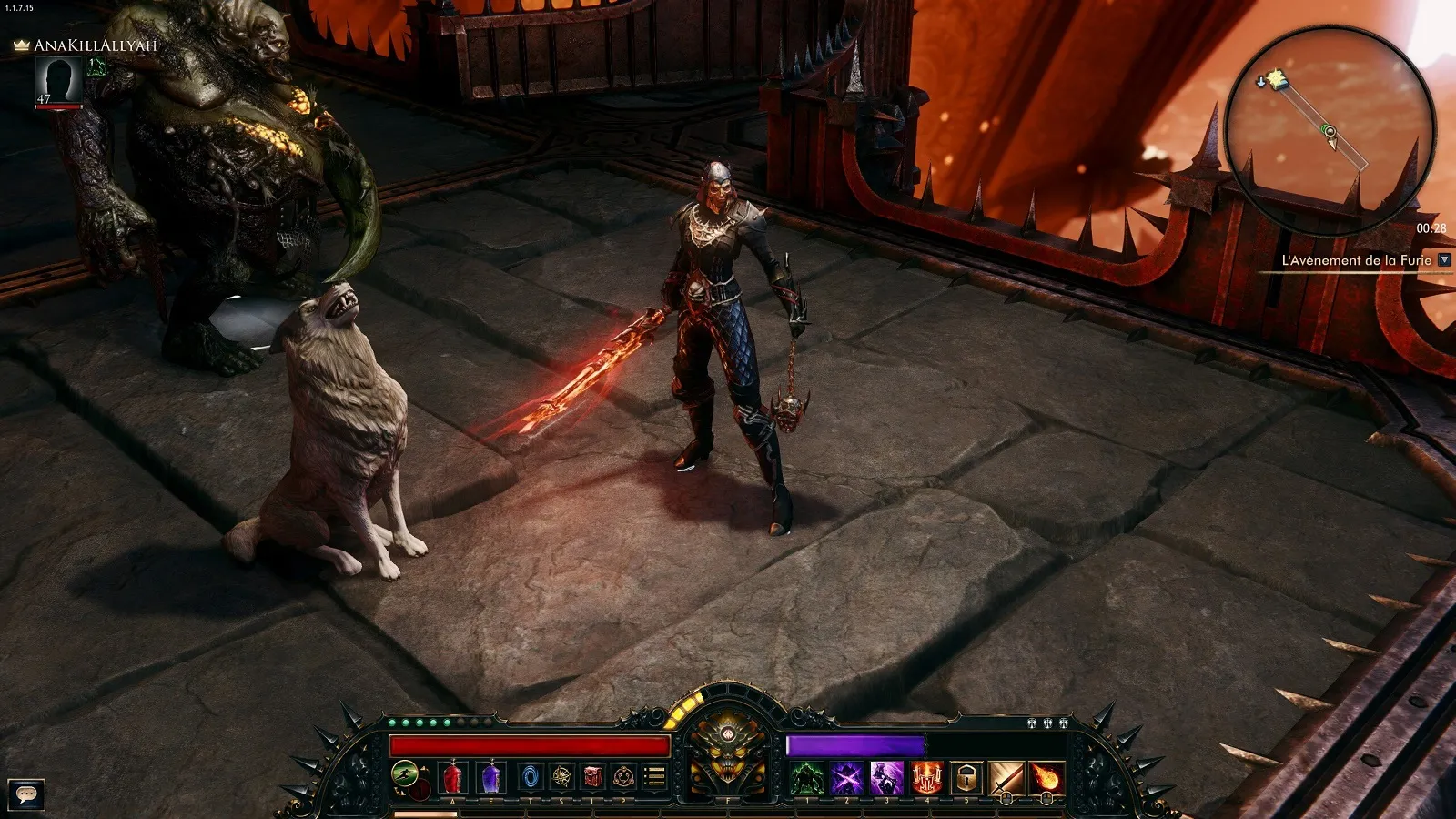Activate the green beast summon skill

(807, 779)
